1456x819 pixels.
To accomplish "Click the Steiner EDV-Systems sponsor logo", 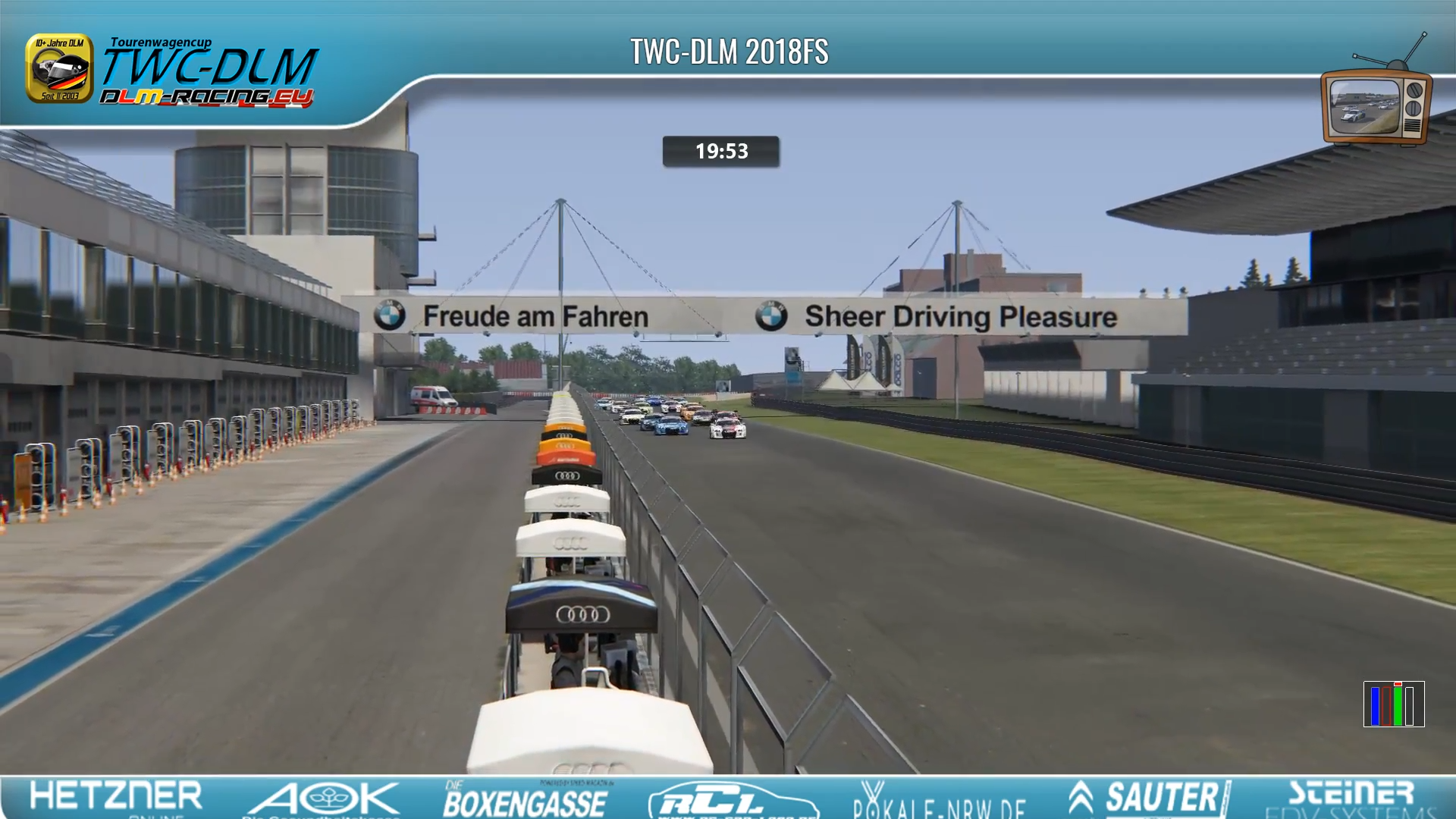I will coord(1351,798).
